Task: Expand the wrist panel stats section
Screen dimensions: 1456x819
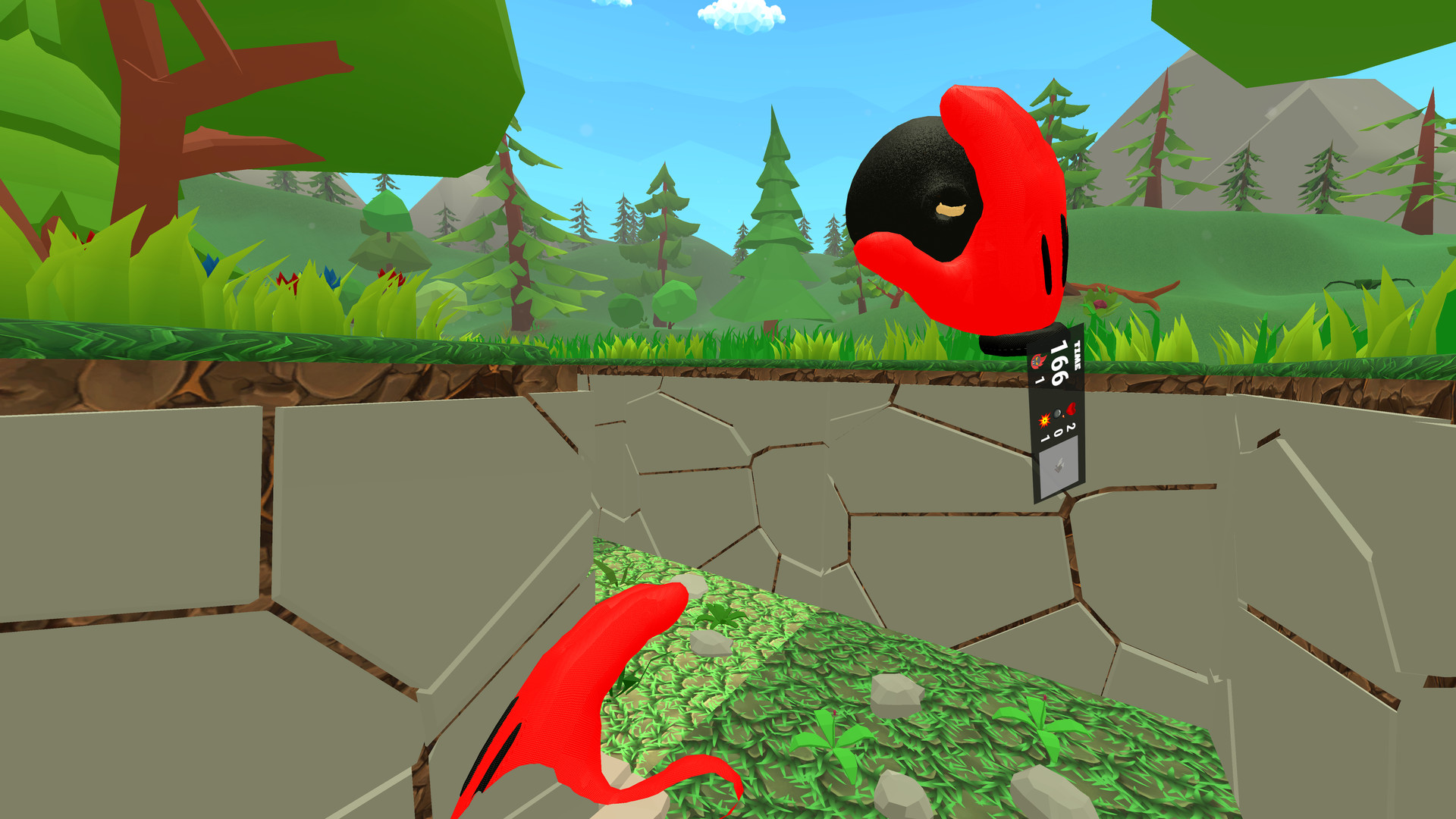Action: click(x=1058, y=425)
